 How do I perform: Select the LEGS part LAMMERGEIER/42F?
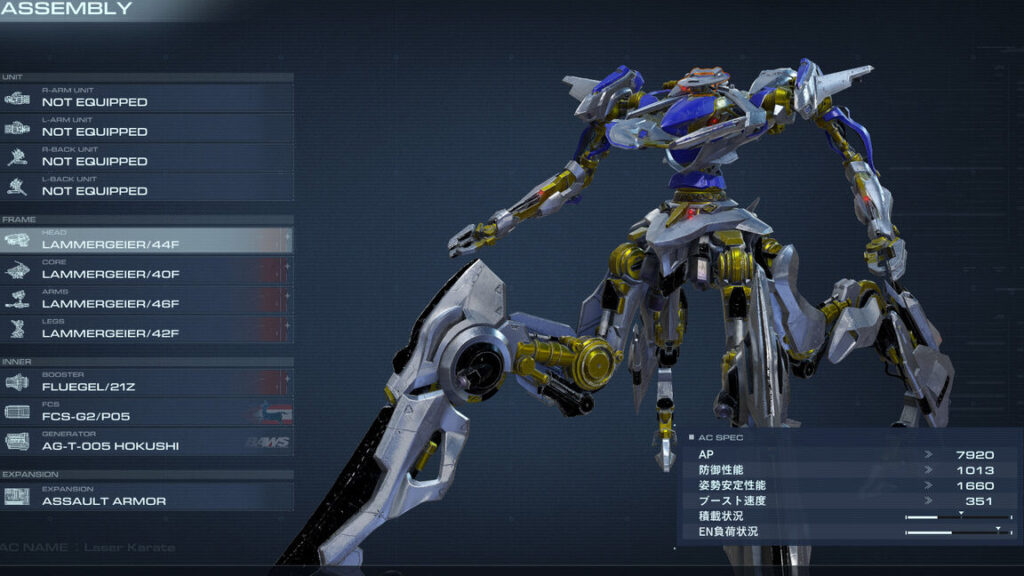147,329
